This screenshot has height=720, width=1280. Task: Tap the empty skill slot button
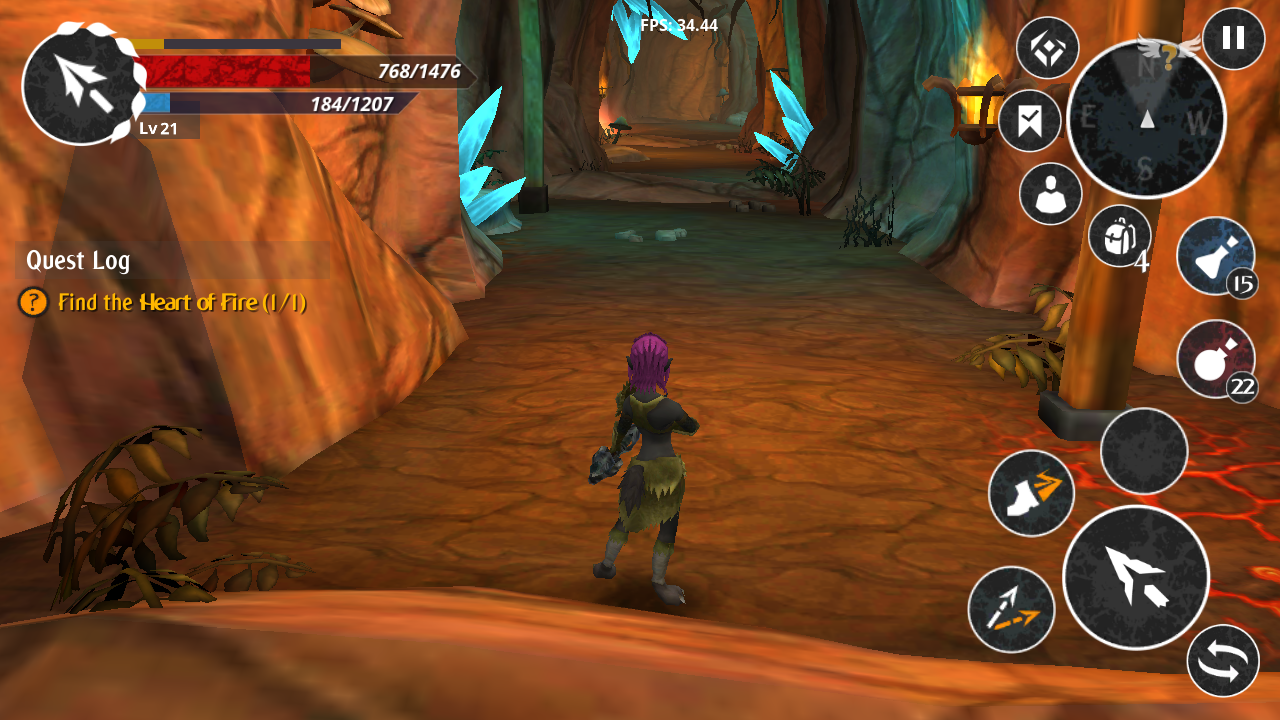click(x=1143, y=451)
